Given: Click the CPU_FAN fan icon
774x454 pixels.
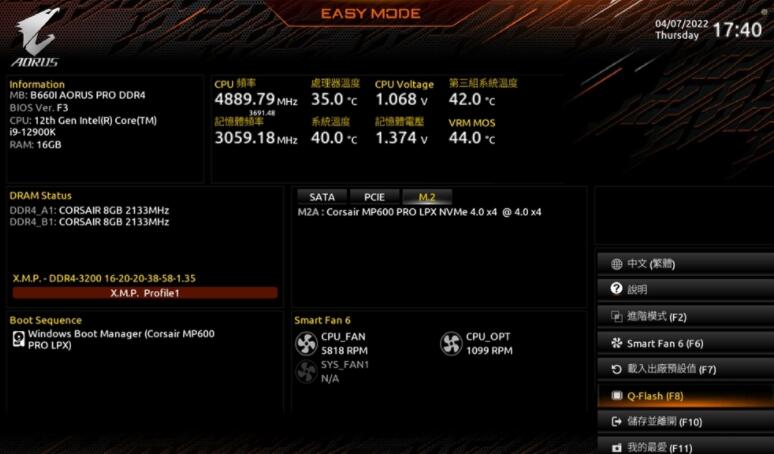Looking at the screenshot, I should pos(306,344).
